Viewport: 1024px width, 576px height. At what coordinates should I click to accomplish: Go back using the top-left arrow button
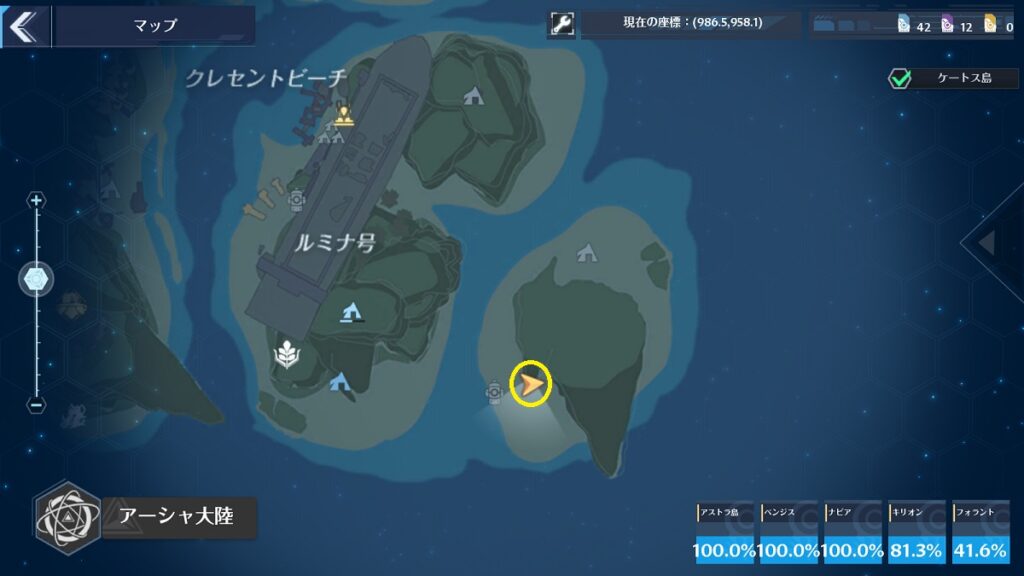click(21, 26)
